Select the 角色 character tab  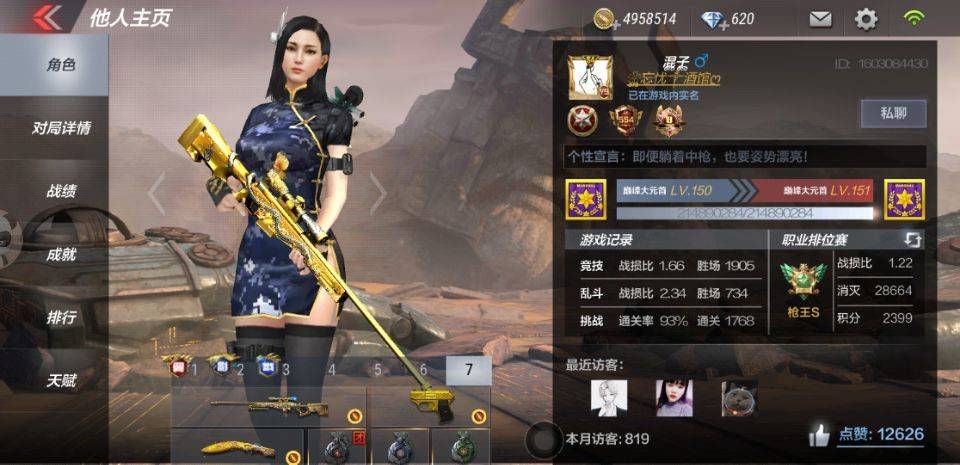(x=62, y=65)
